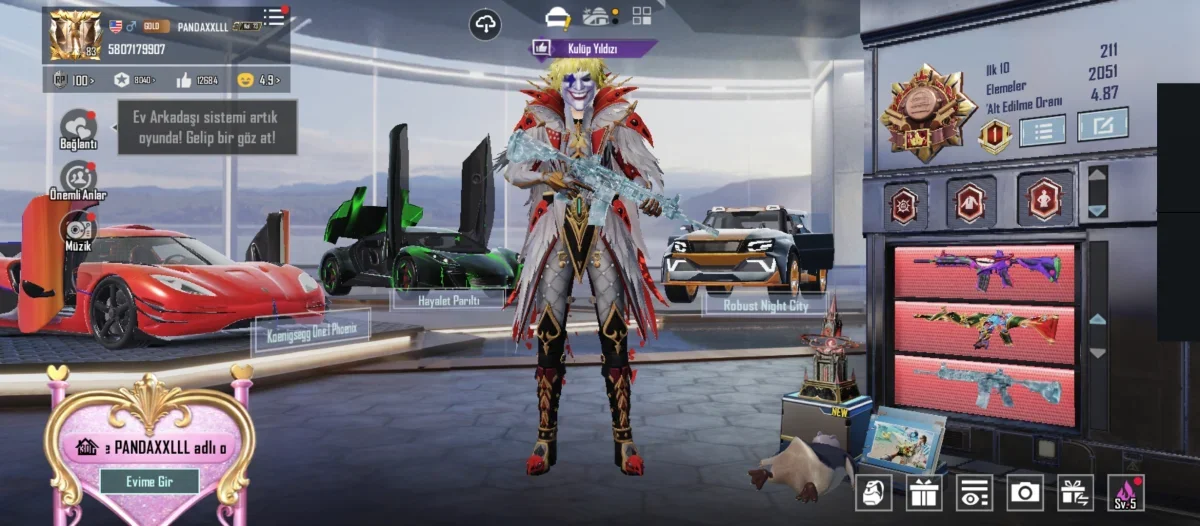Open the grid layout view icon
This screenshot has height=526, width=1200.
click(x=641, y=16)
